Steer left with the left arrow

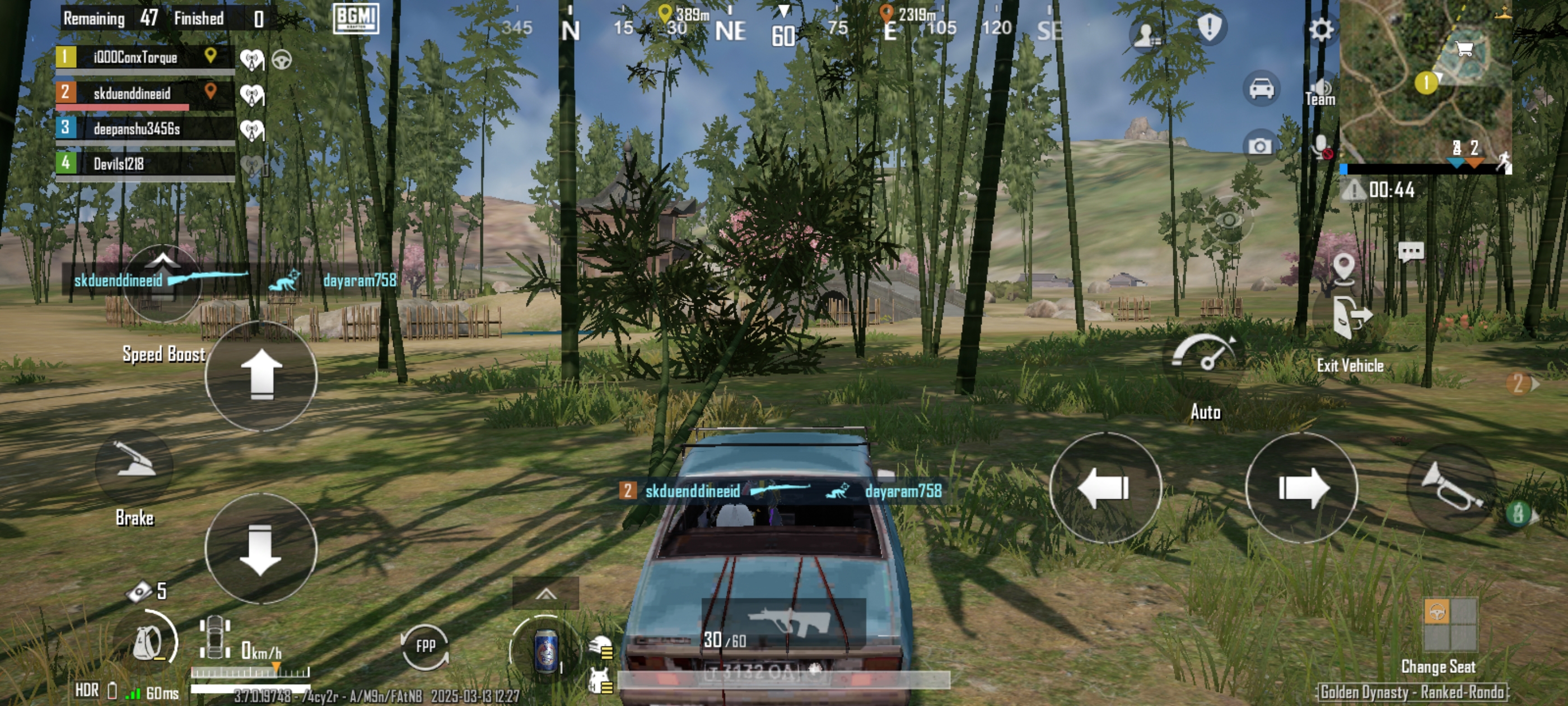pos(1104,487)
